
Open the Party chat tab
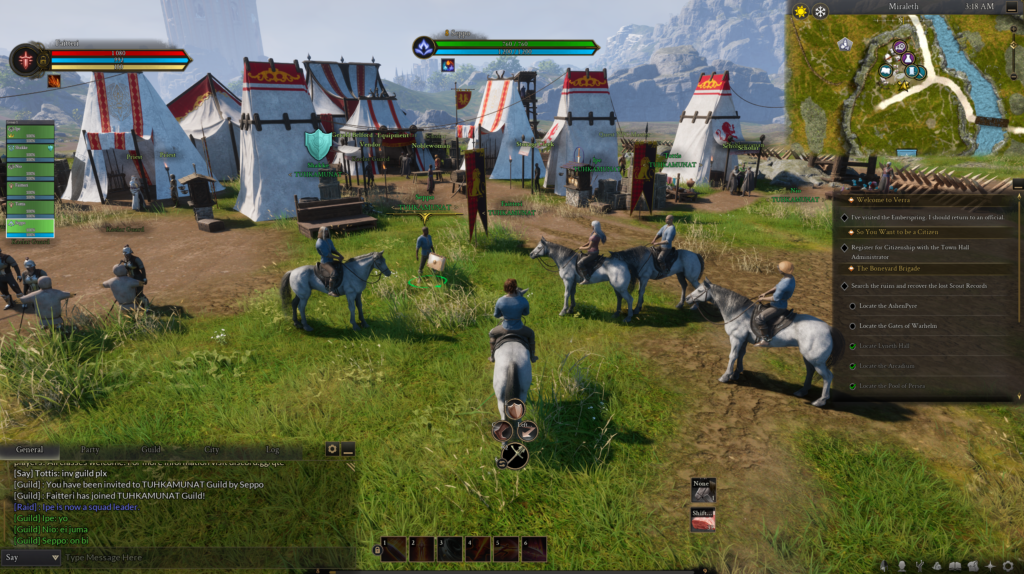tap(90, 450)
